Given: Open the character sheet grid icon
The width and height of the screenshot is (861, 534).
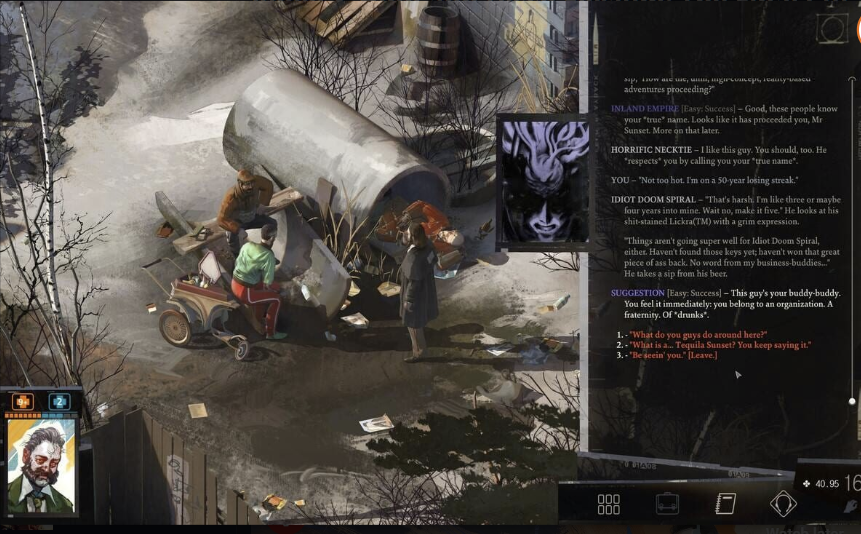Looking at the screenshot, I should tap(608, 504).
